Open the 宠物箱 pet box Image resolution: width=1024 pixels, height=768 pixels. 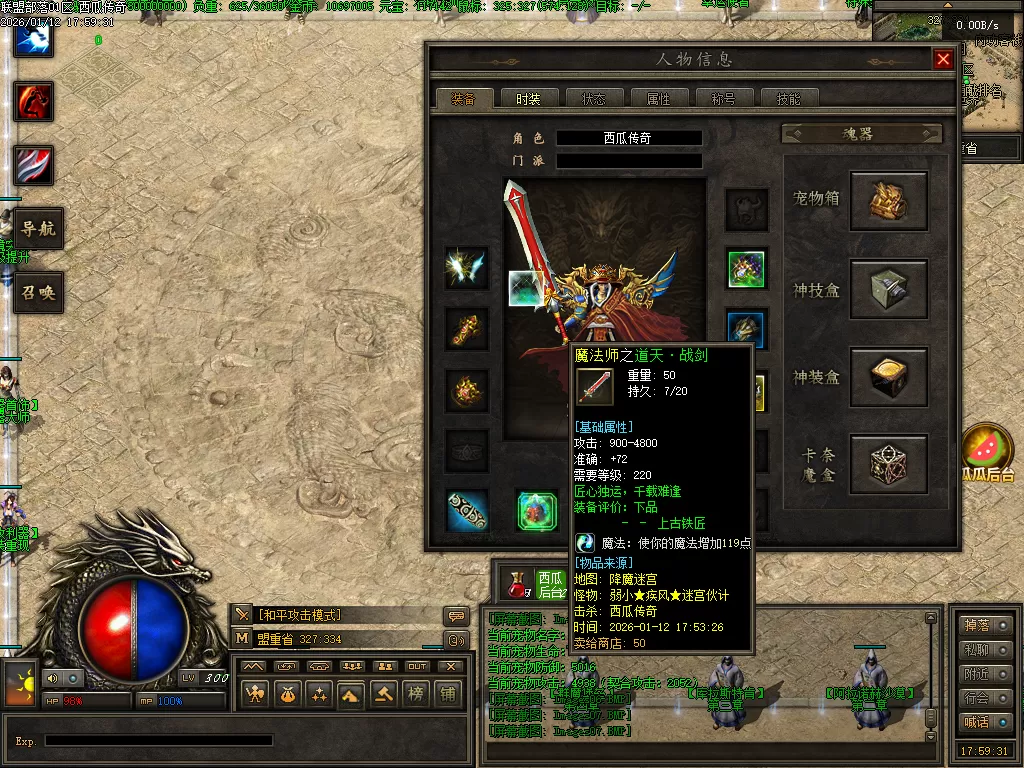[x=888, y=201]
